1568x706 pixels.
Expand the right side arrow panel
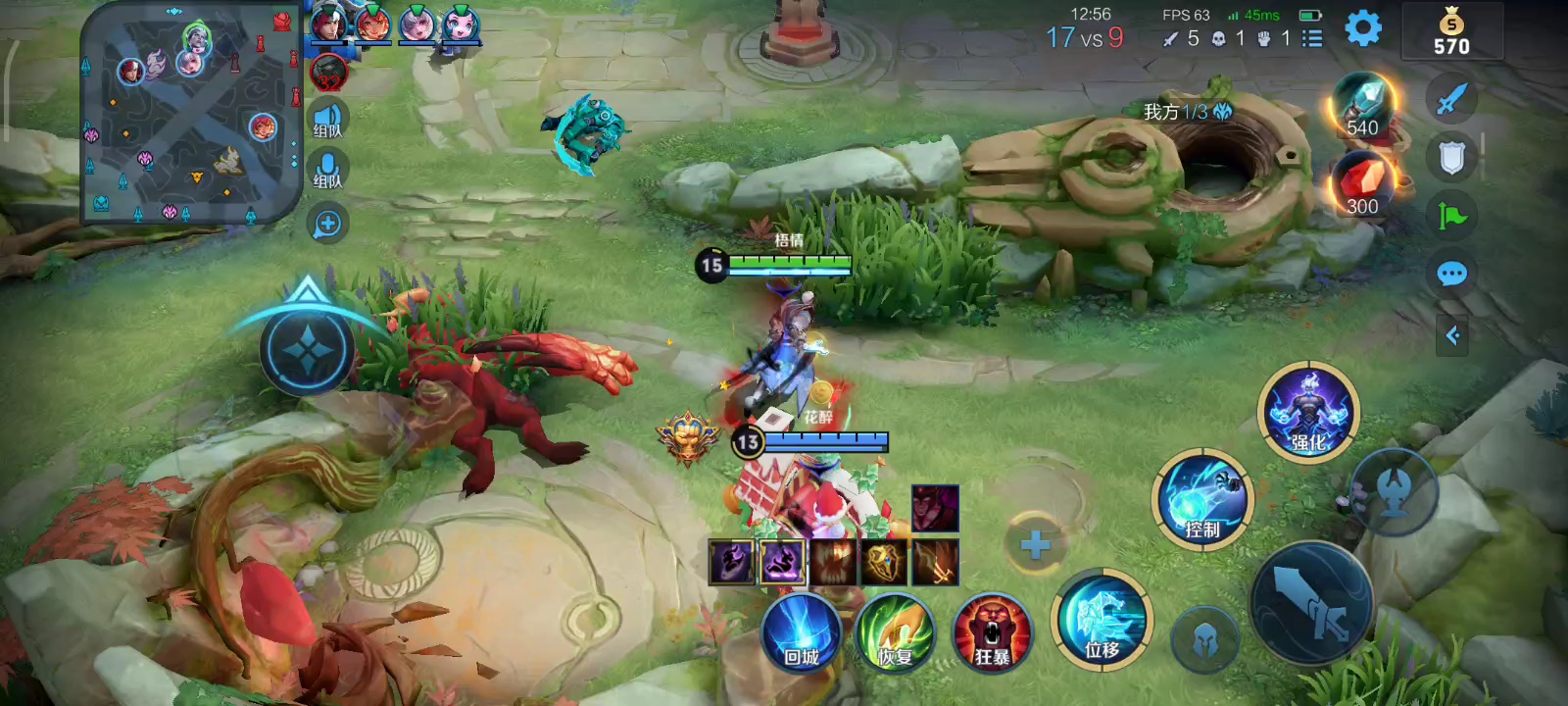coord(1452,336)
